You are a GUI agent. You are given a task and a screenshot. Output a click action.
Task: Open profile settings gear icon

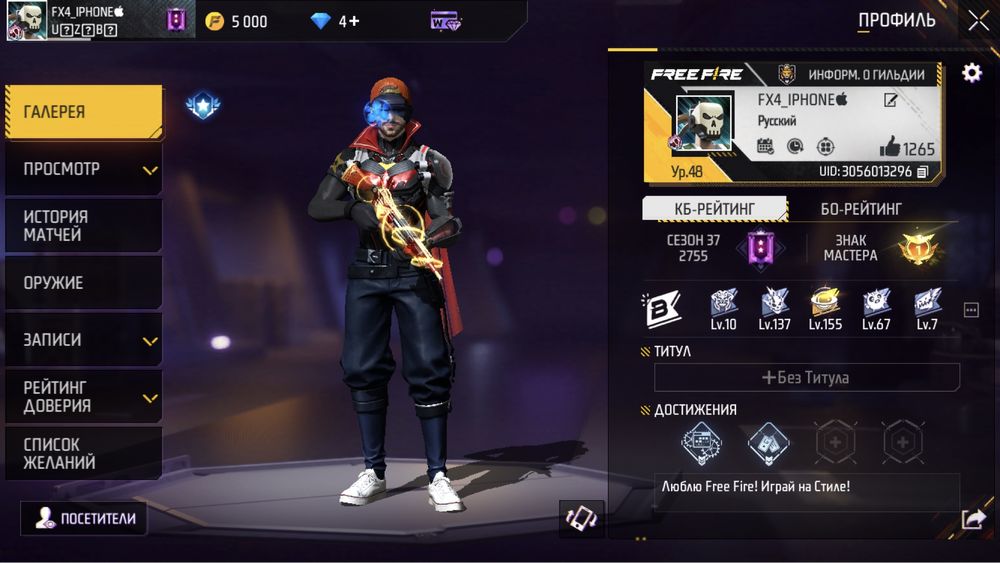pos(971,73)
